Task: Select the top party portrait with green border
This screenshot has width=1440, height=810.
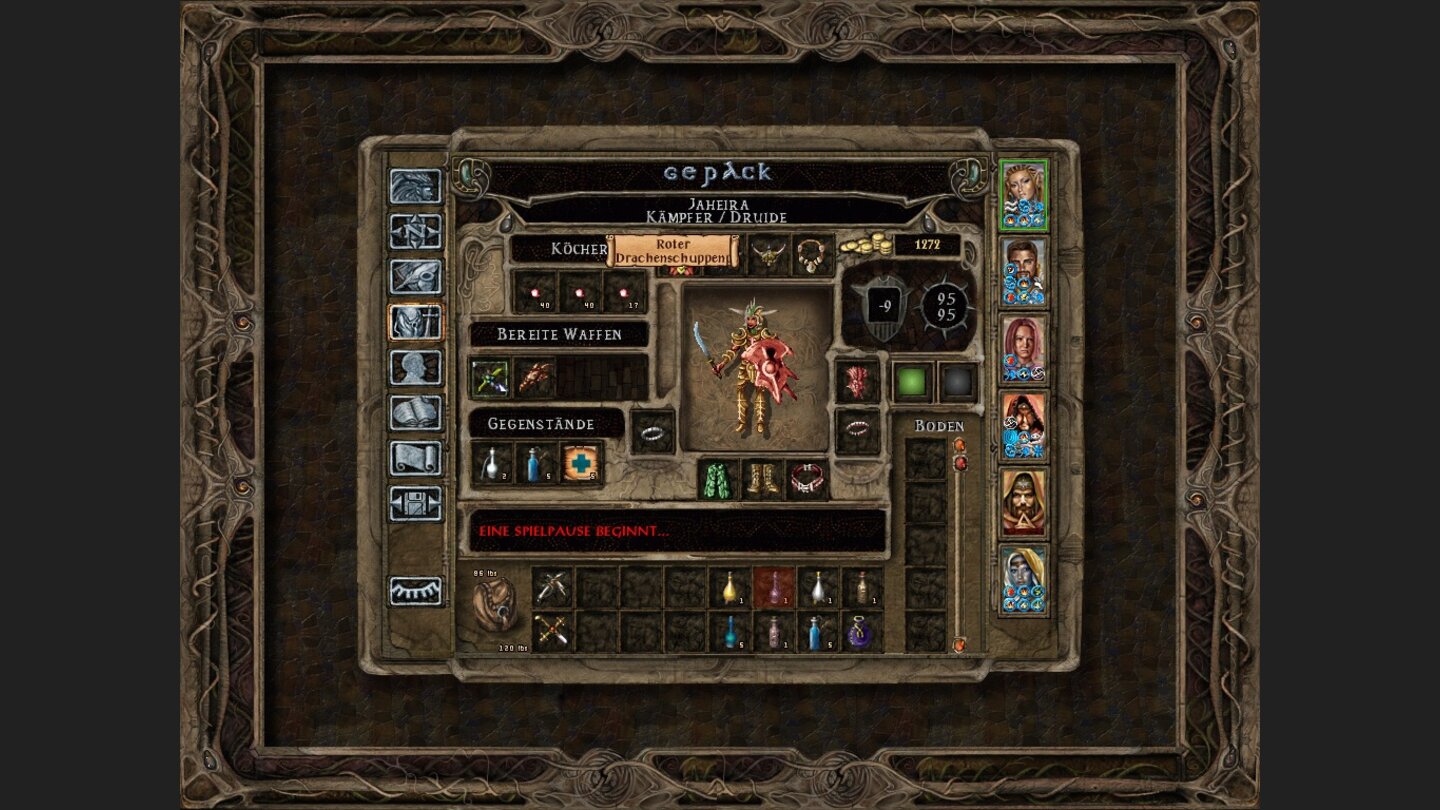Action: point(1023,190)
